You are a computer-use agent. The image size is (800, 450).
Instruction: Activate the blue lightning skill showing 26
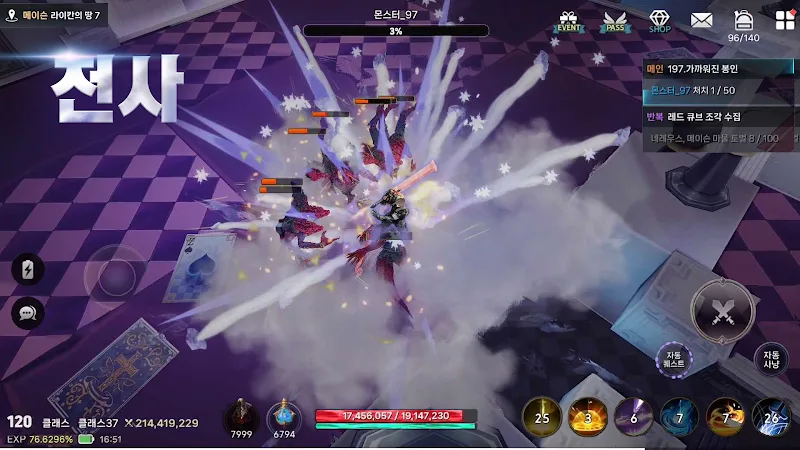point(771,416)
